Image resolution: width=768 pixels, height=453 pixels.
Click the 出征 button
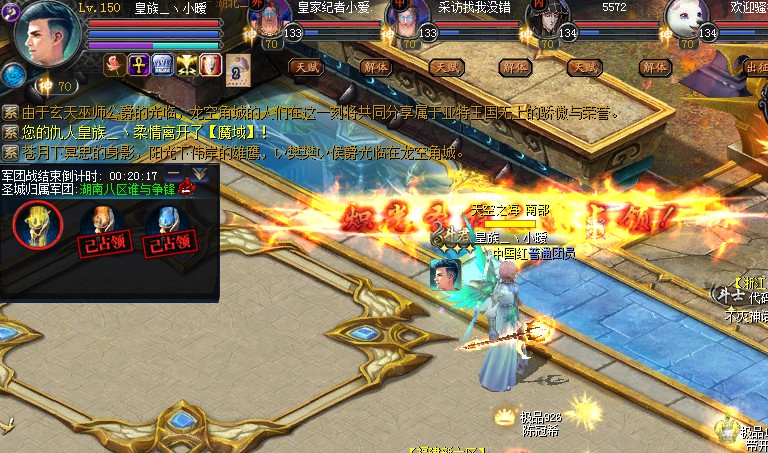pyautogui.click(x=757, y=67)
